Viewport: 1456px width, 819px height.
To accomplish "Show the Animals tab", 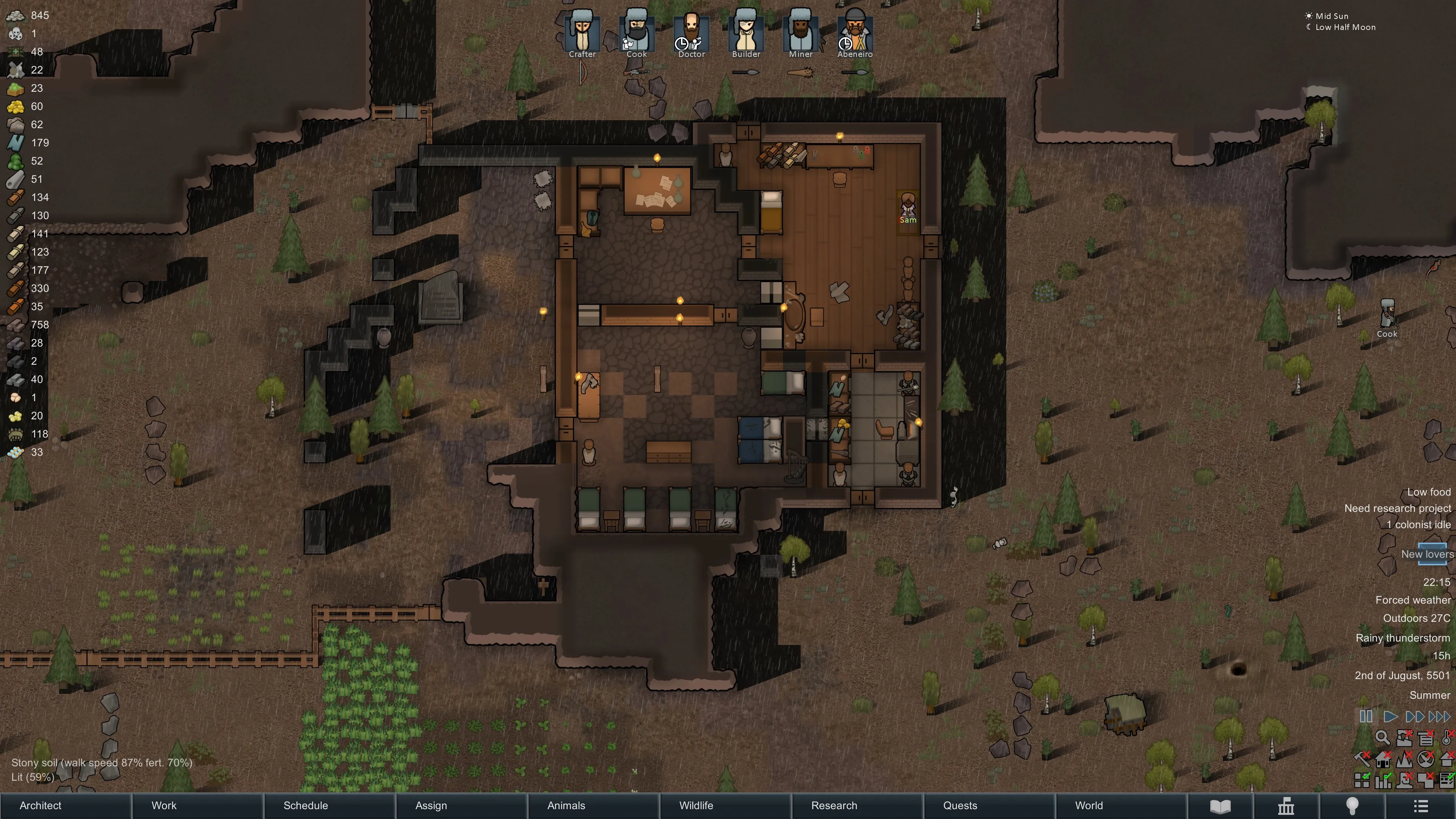I will tap(566, 805).
